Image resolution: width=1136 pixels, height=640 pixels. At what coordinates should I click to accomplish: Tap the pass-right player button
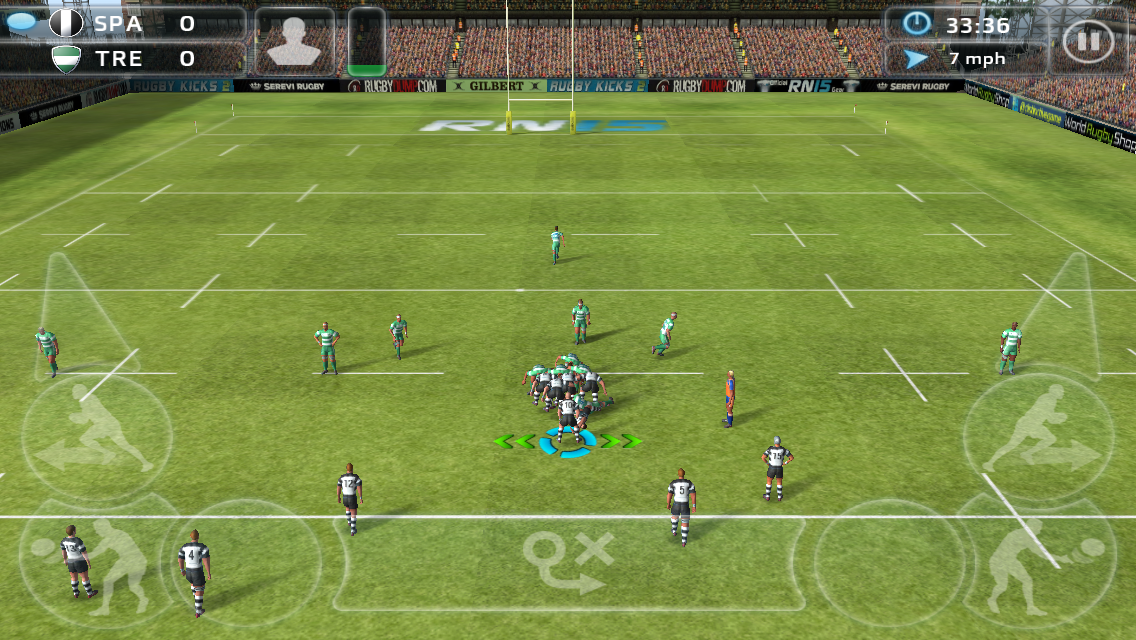pos(1040,558)
